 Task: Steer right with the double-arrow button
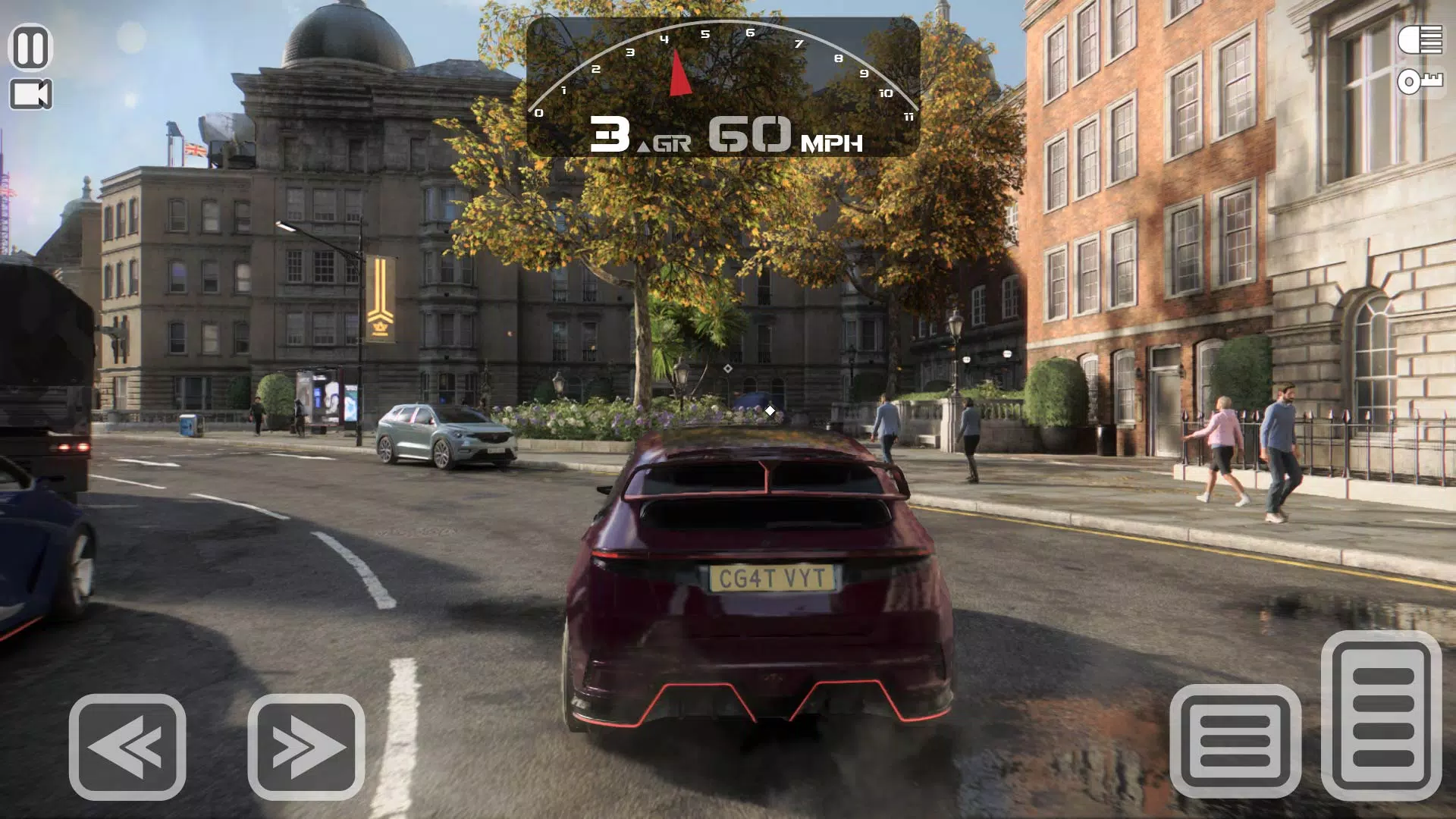306,747
